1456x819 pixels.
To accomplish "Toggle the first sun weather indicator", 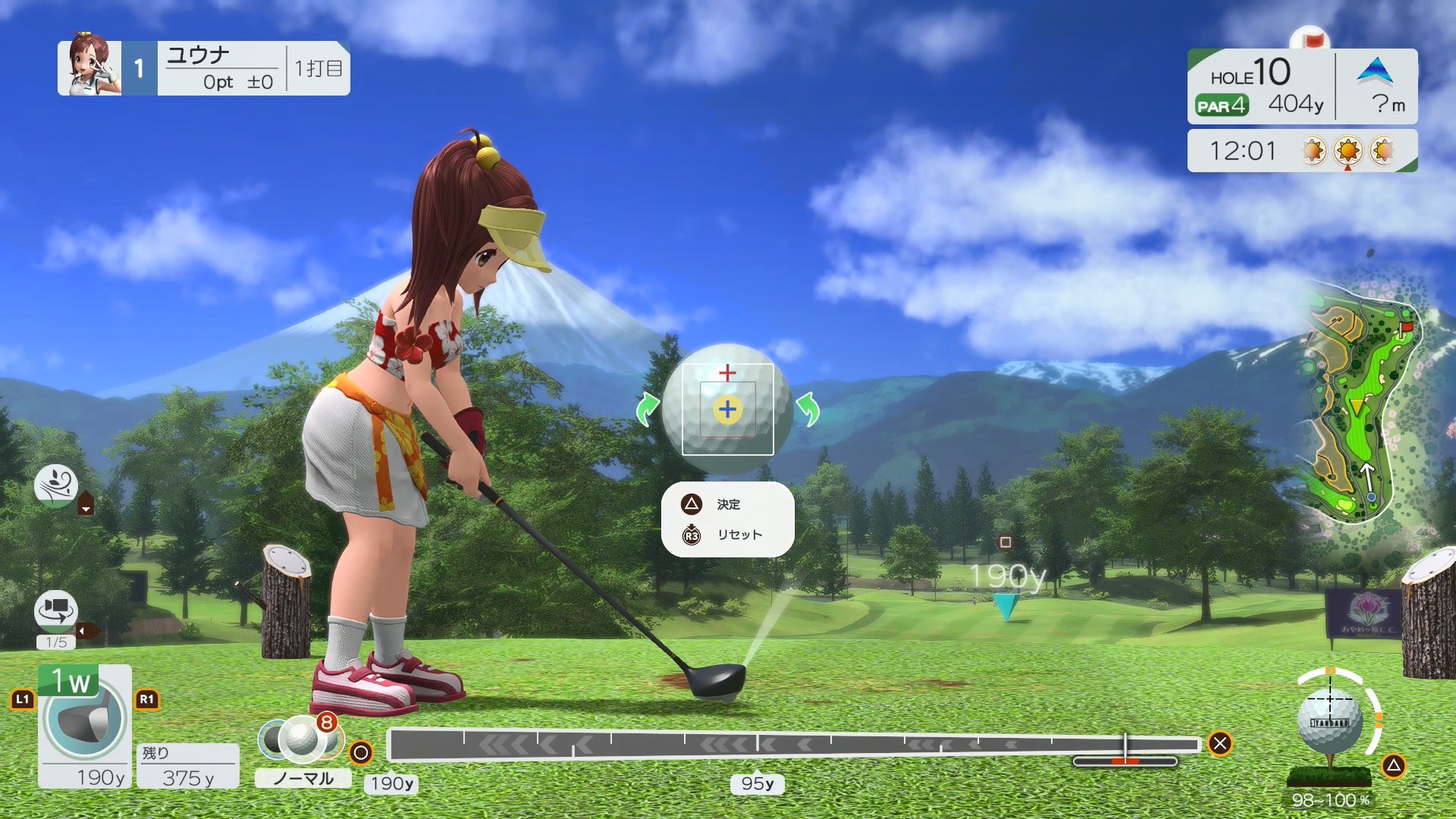I will point(1313,150).
